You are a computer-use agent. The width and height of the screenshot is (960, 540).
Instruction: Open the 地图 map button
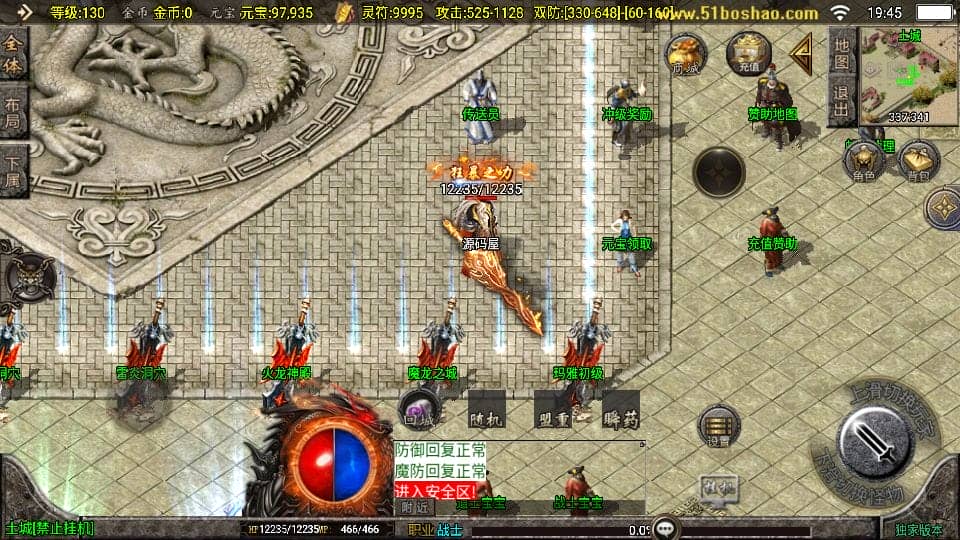tap(842, 54)
